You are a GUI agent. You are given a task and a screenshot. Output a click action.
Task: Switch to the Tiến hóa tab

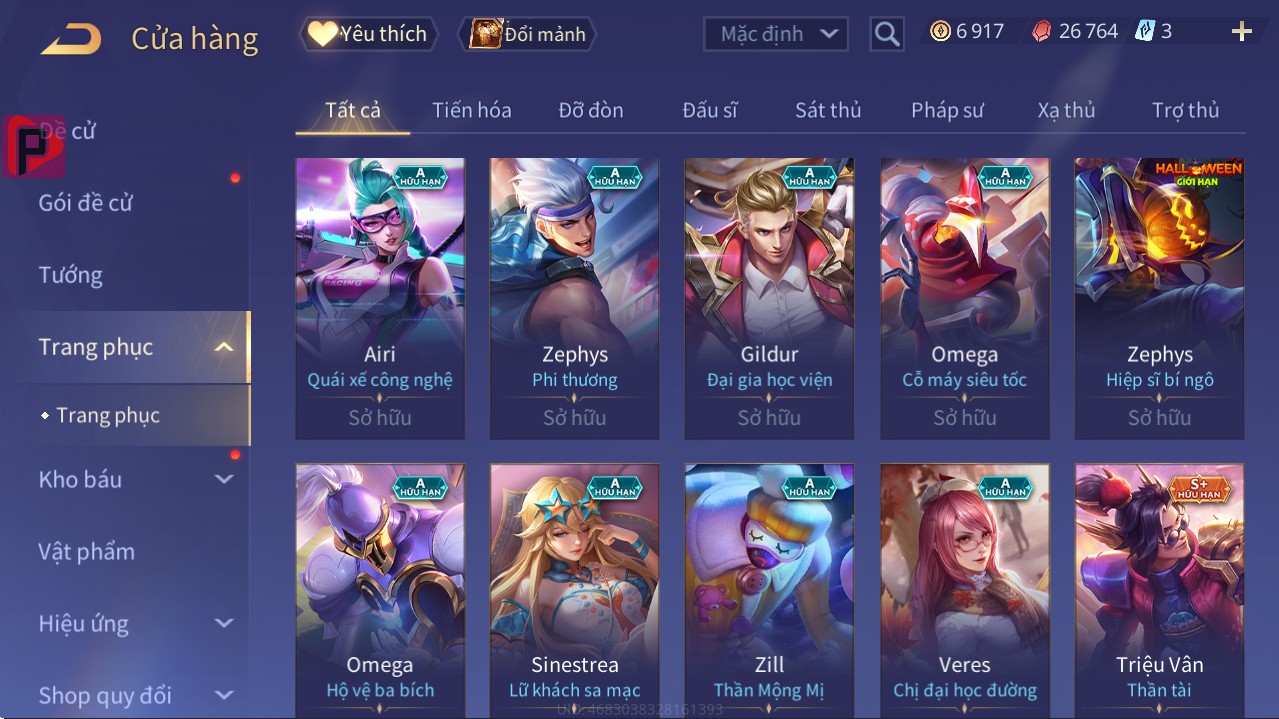pyautogui.click(x=471, y=110)
